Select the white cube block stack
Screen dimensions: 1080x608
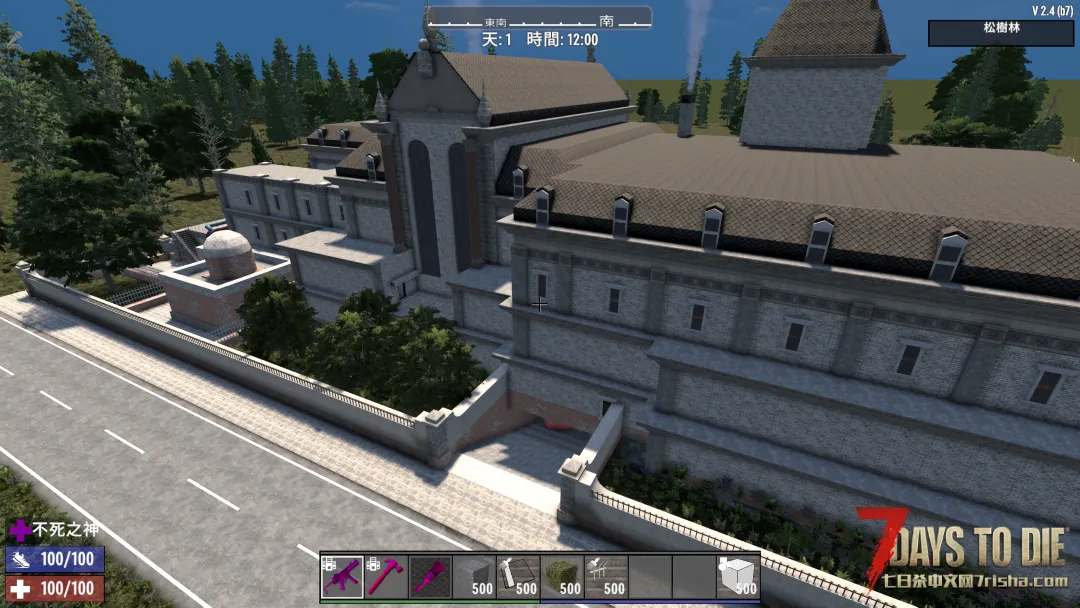click(738, 577)
